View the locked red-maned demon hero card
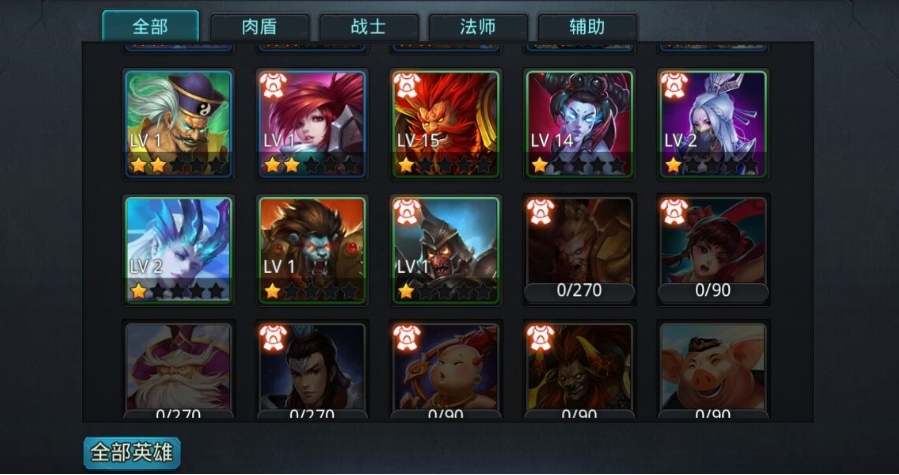The image size is (899, 475). point(580,368)
